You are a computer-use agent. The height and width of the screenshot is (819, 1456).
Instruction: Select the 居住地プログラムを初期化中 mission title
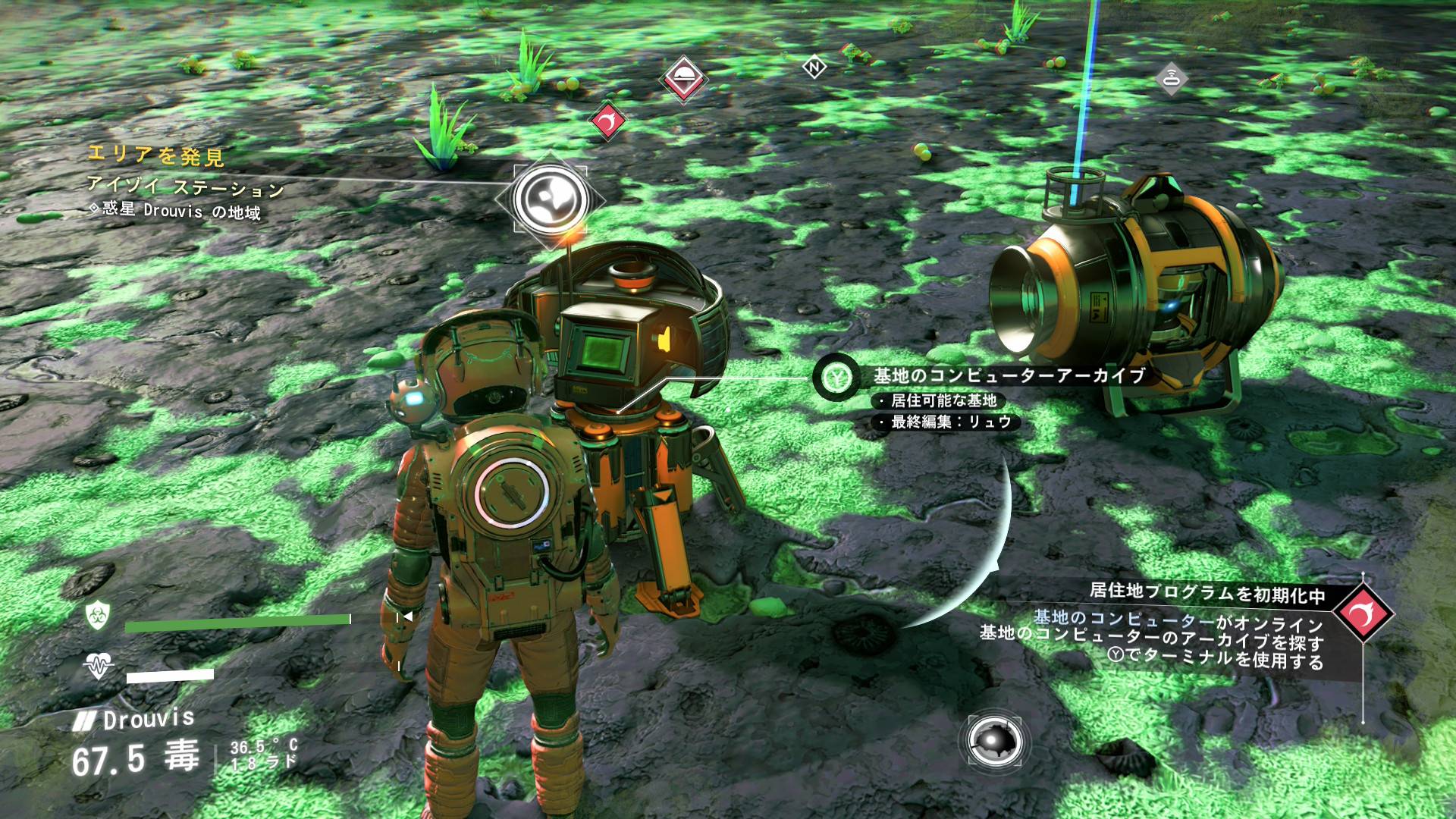(x=1207, y=594)
